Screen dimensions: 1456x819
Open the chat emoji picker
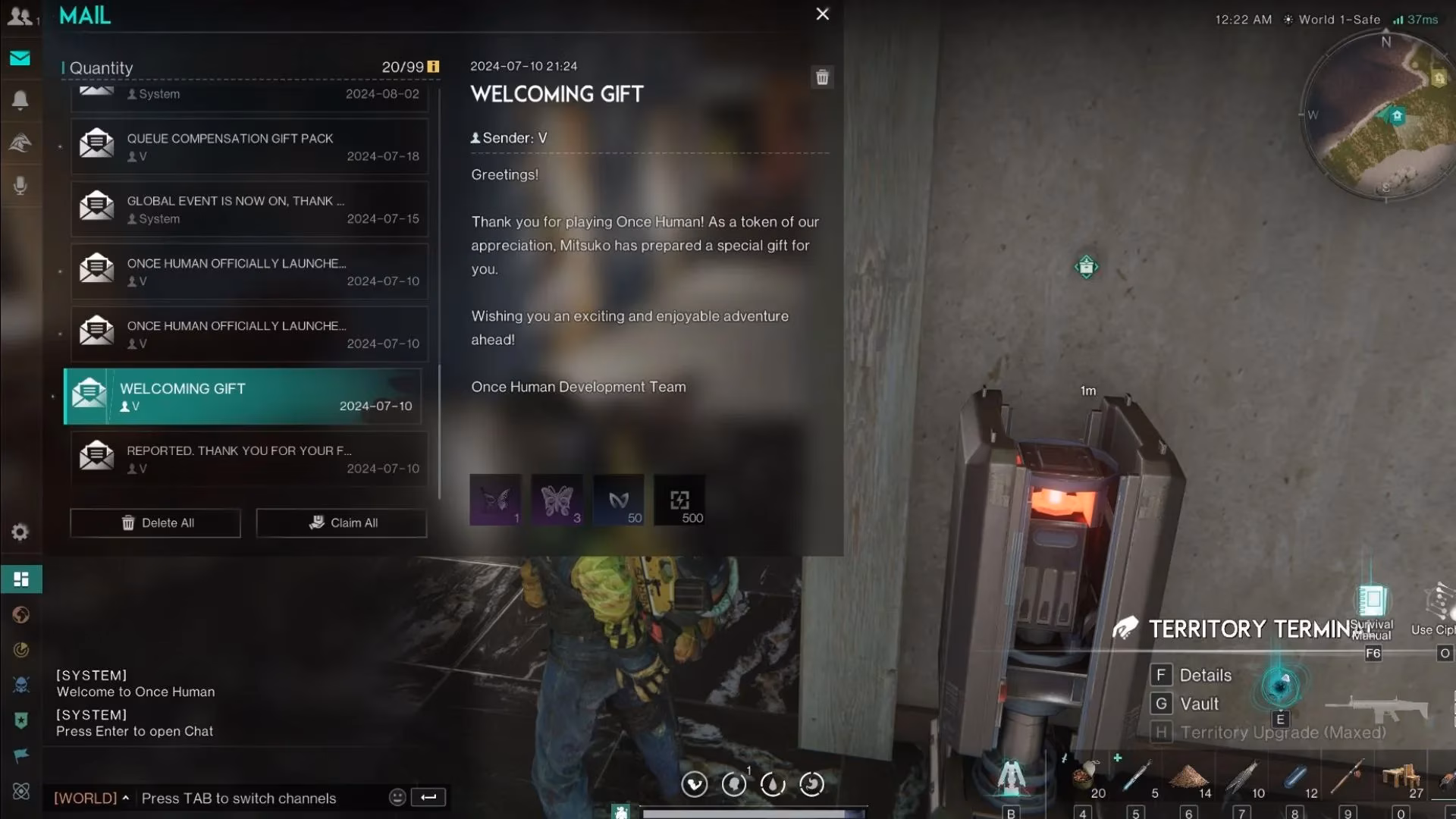click(x=397, y=797)
